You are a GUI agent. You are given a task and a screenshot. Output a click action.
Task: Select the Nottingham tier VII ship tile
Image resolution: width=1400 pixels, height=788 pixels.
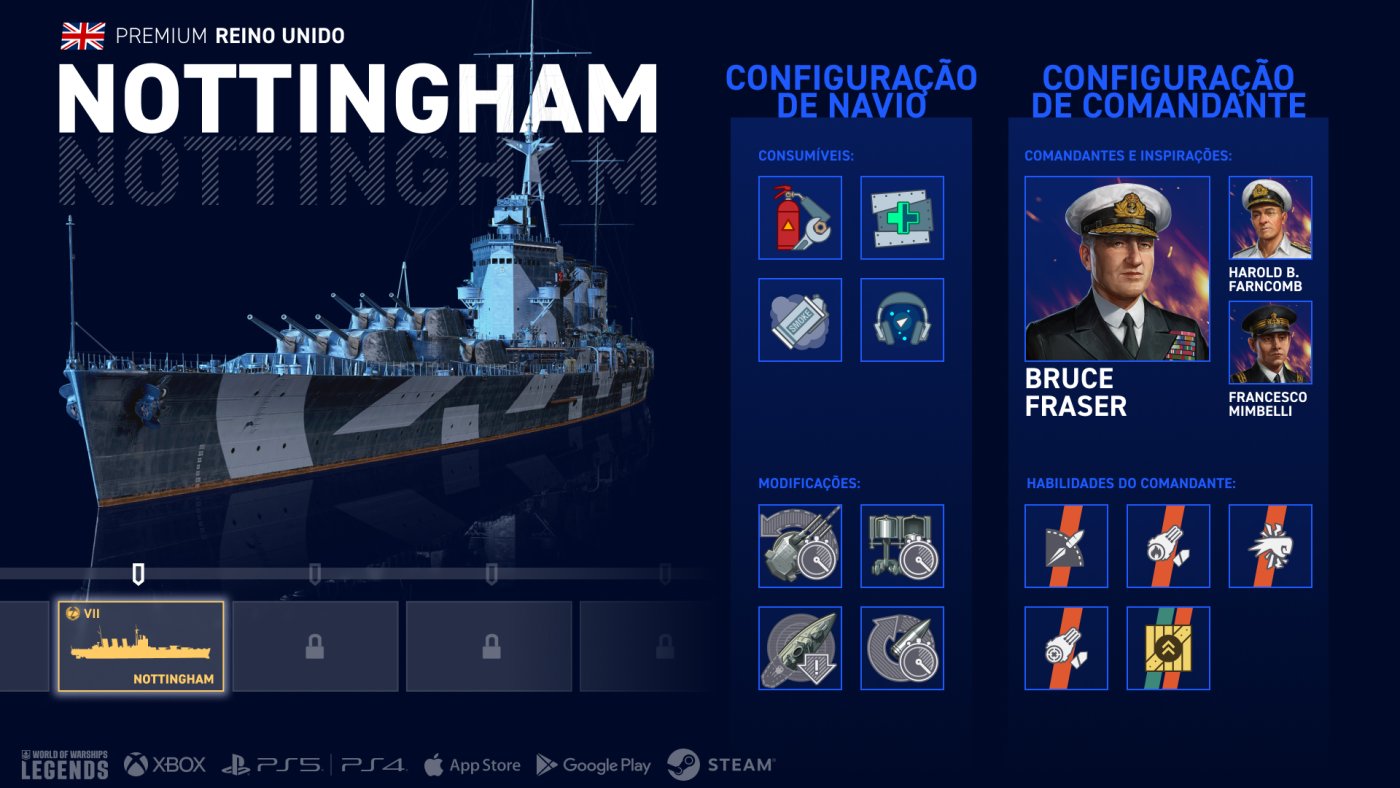click(x=141, y=647)
